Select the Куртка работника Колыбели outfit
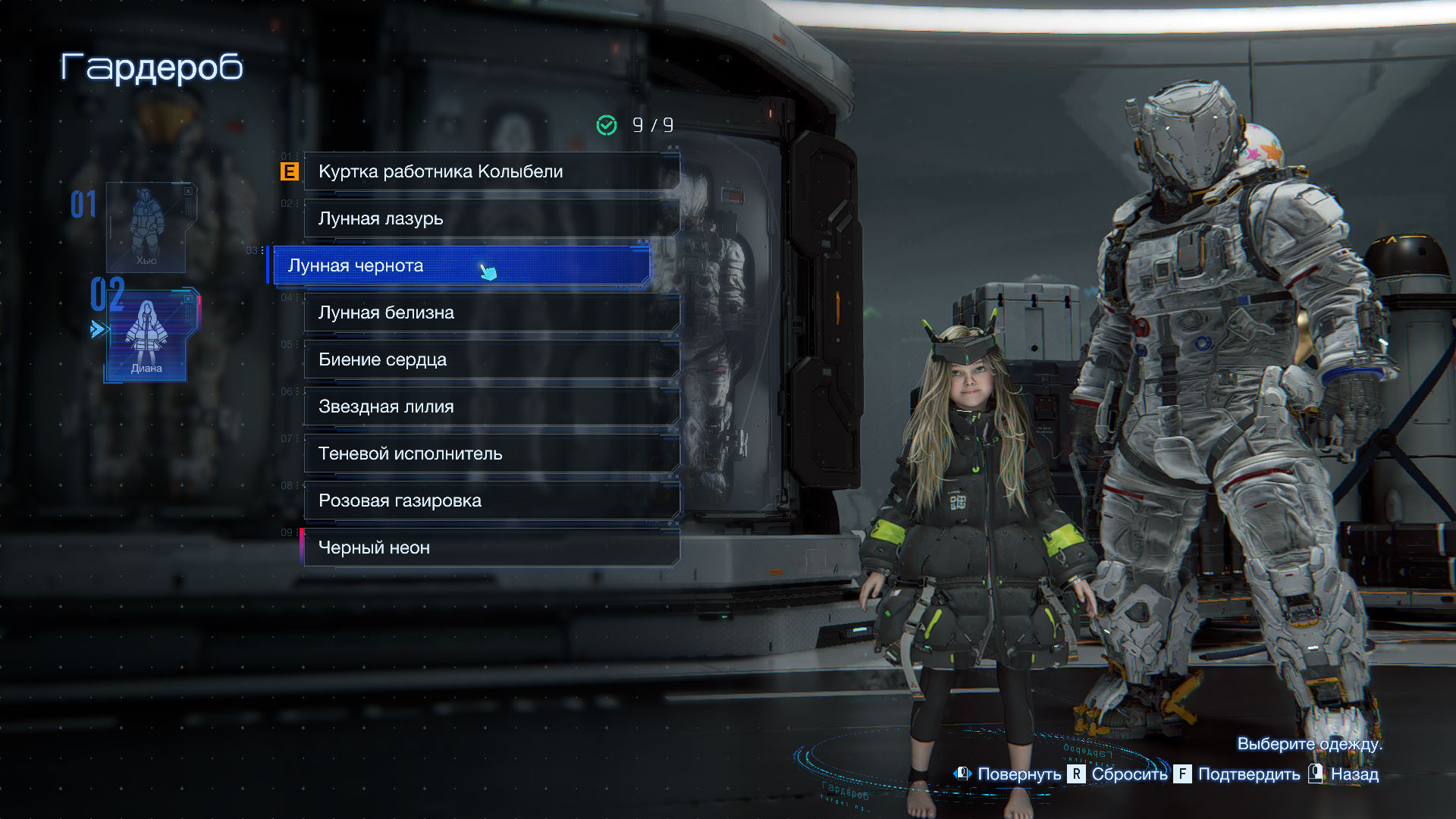This screenshot has width=1456, height=819. 491,171
